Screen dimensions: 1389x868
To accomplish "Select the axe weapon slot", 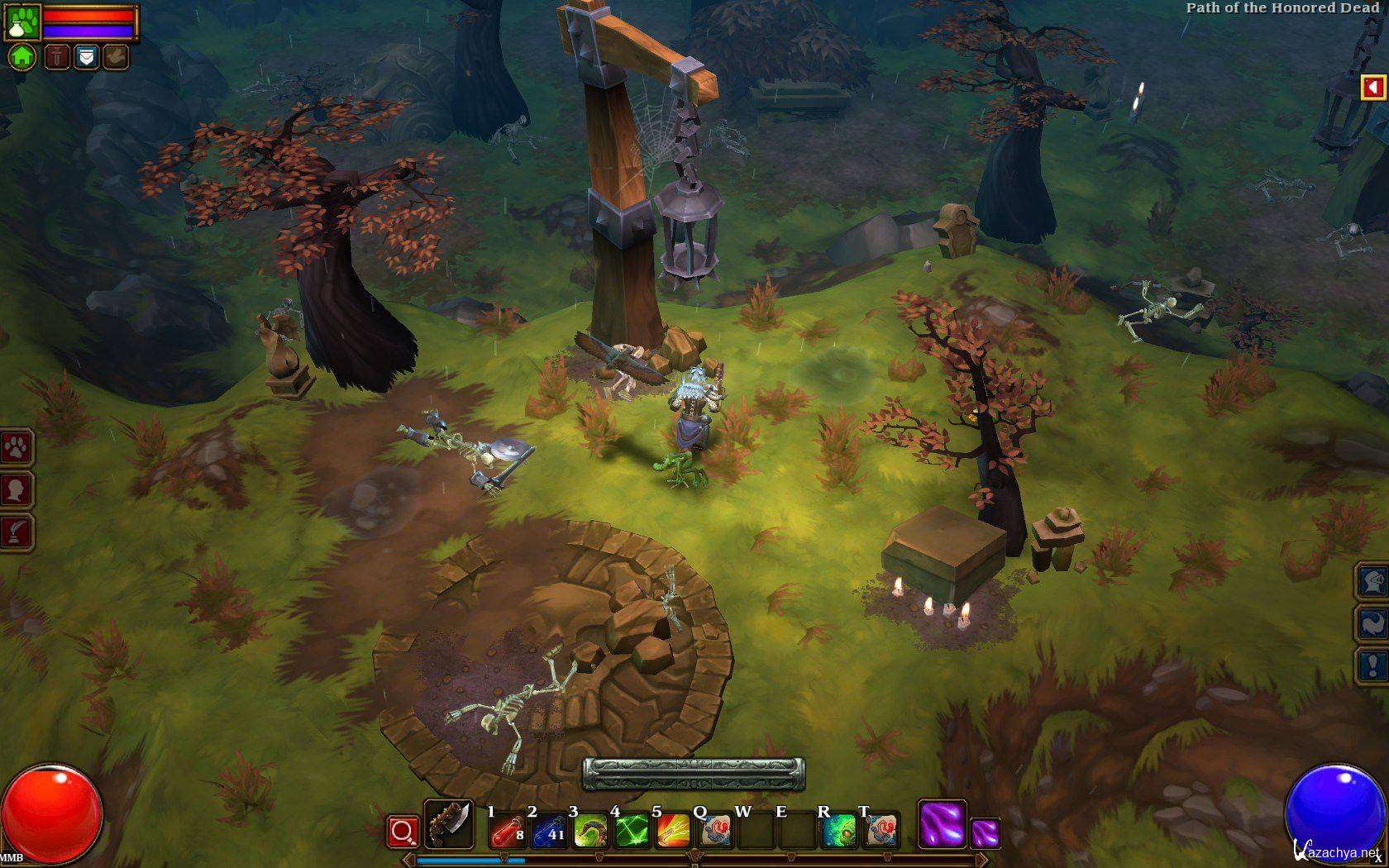I will click(x=448, y=824).
